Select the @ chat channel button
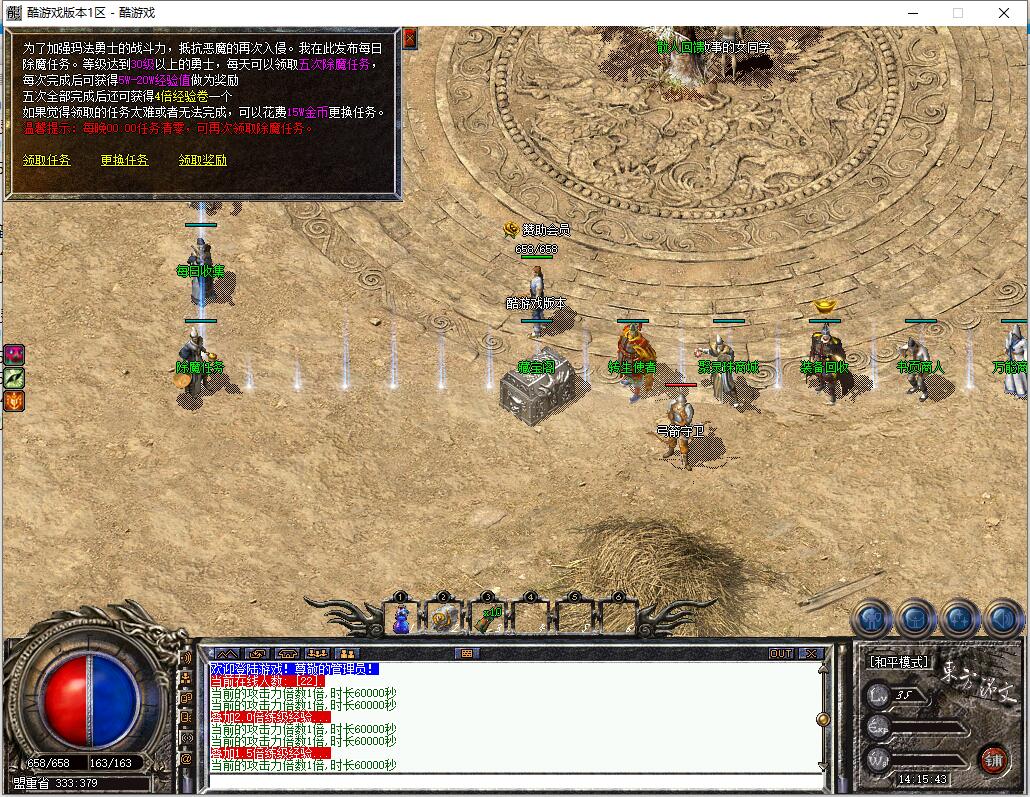This screenshot has height=797, width=1030. point(186,759)
